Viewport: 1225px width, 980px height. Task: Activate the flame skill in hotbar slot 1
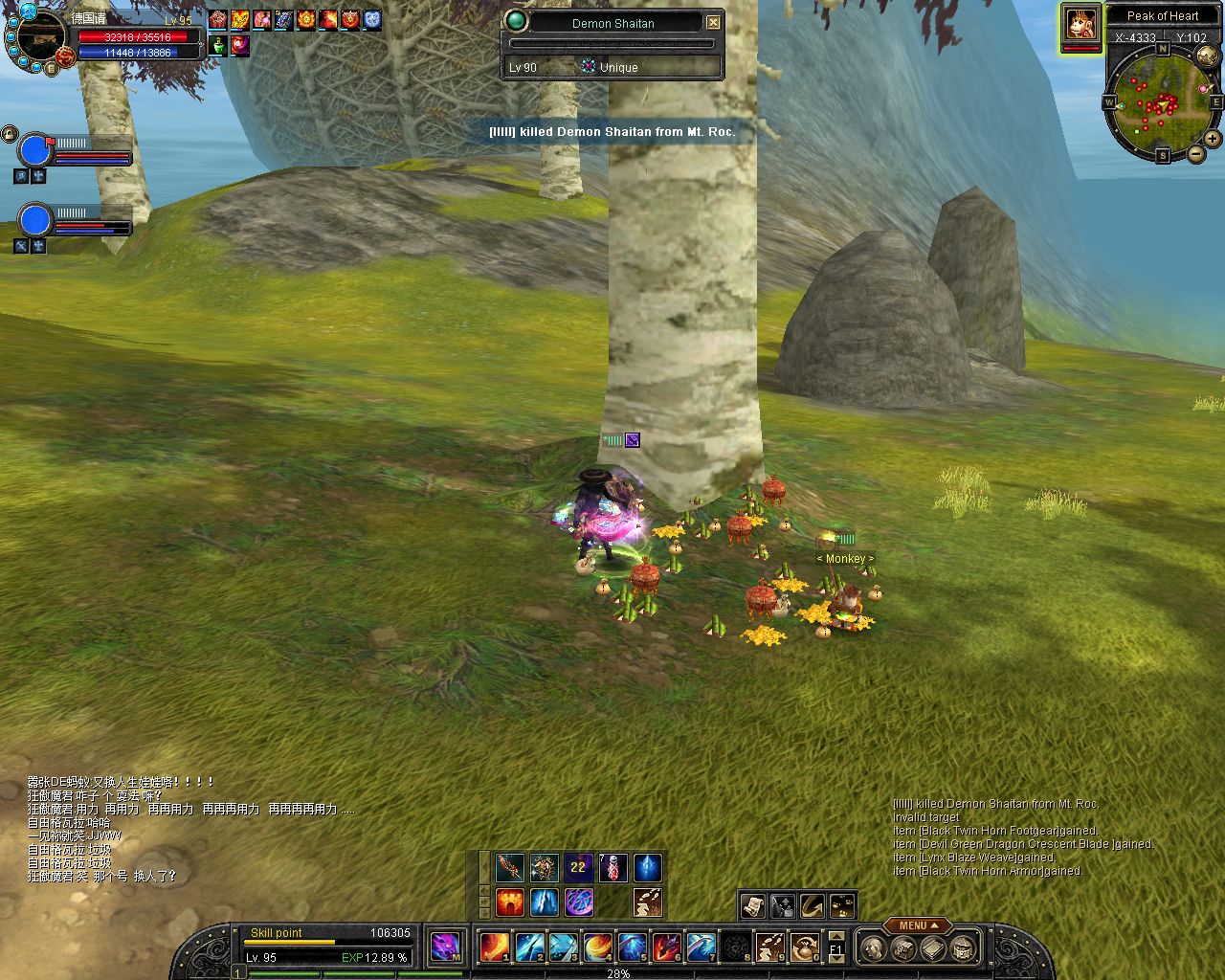pyautogui.click(x=494, y=947)
